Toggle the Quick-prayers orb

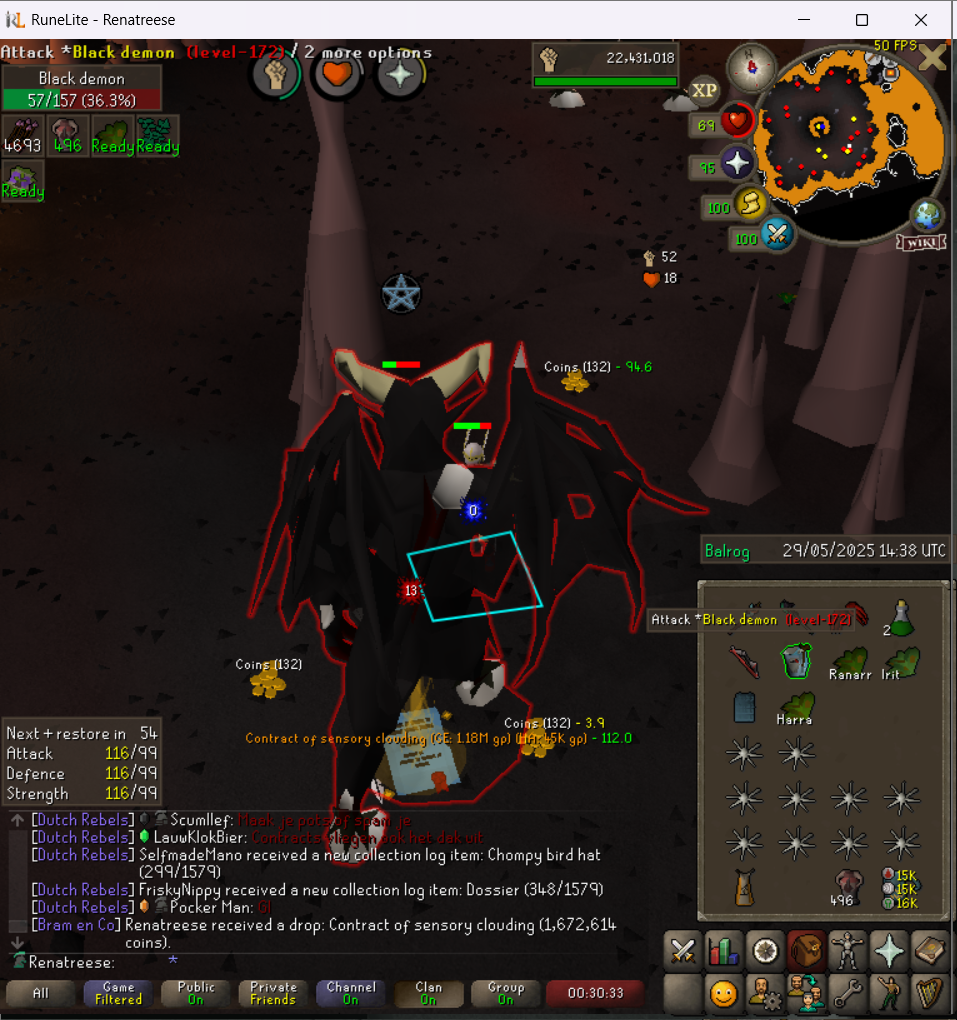coord(737,164)
